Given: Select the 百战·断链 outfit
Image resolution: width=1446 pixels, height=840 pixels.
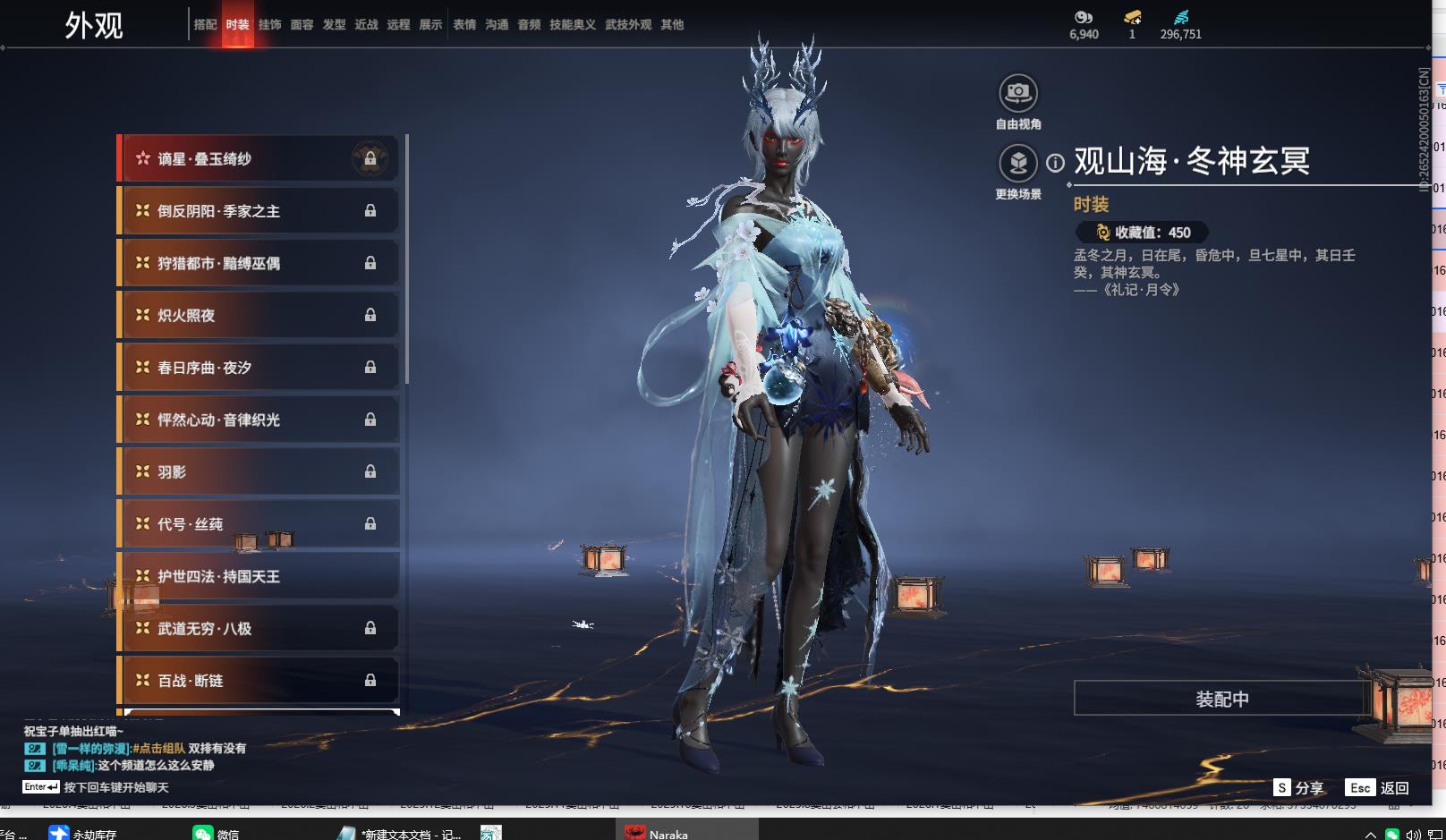Looking at the screenshot, I should click(258, 681).
